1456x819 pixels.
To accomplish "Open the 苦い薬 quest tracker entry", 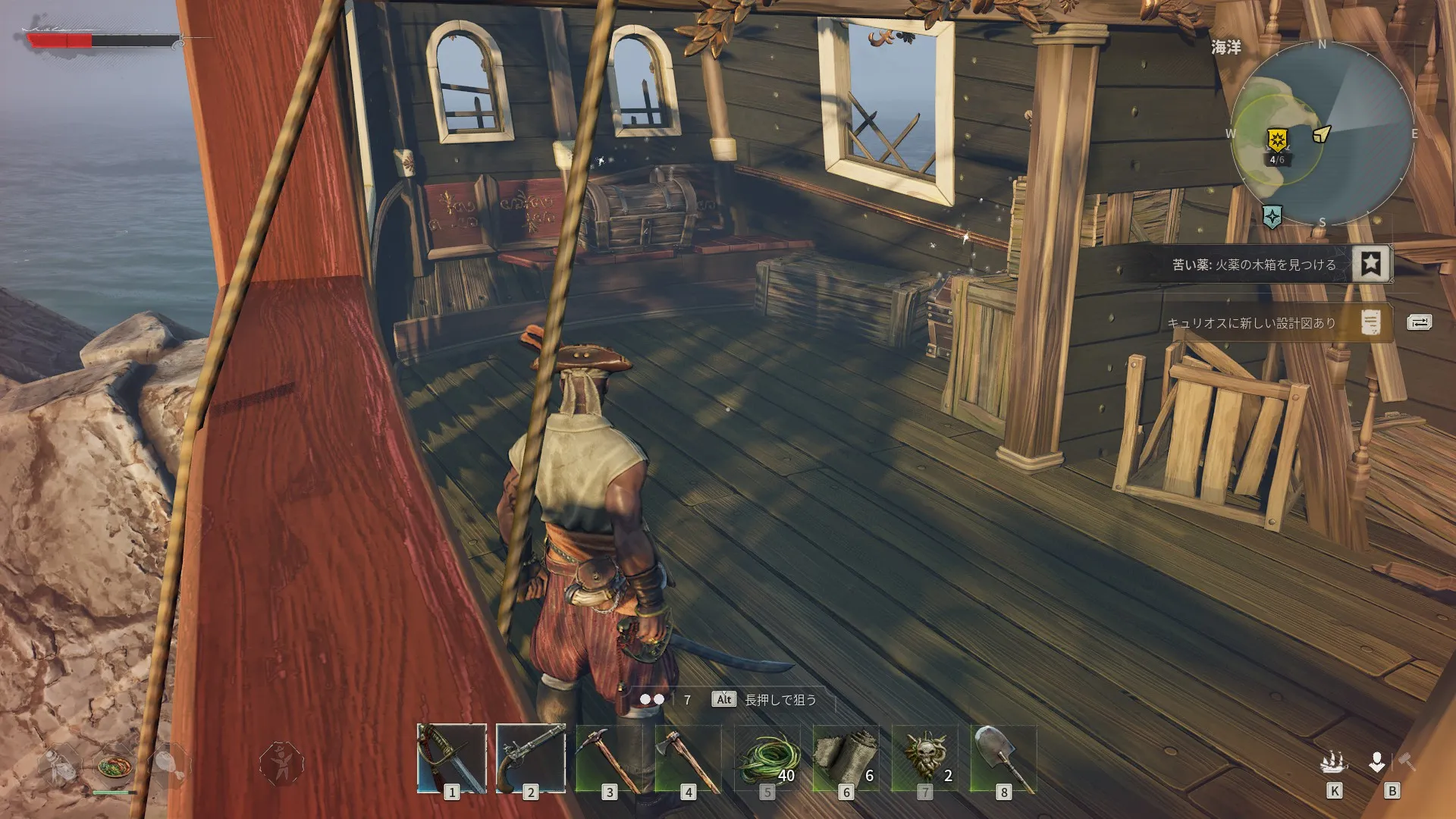I will pos(1254,265).
